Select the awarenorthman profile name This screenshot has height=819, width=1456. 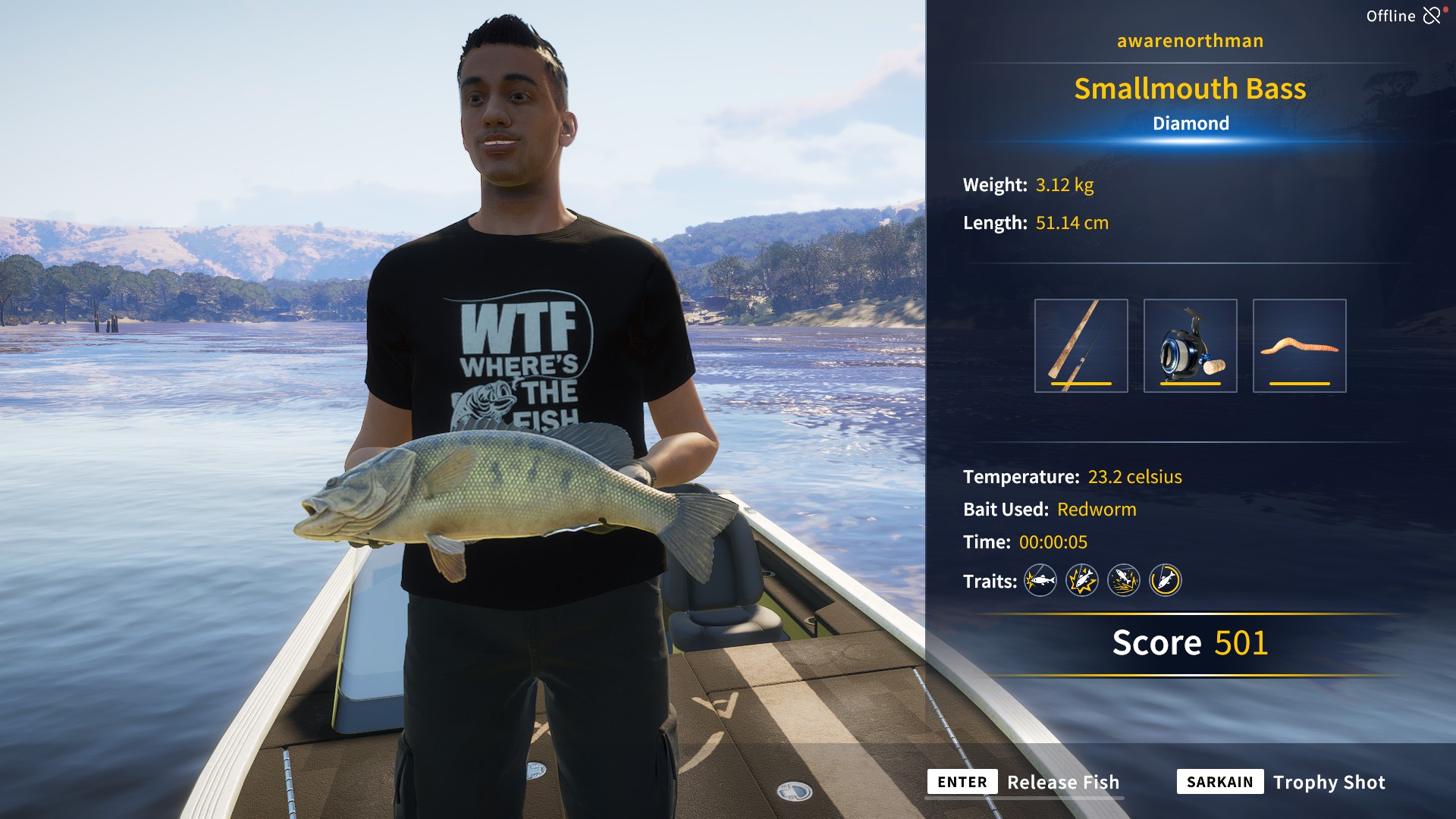(x=1189, y=41)
